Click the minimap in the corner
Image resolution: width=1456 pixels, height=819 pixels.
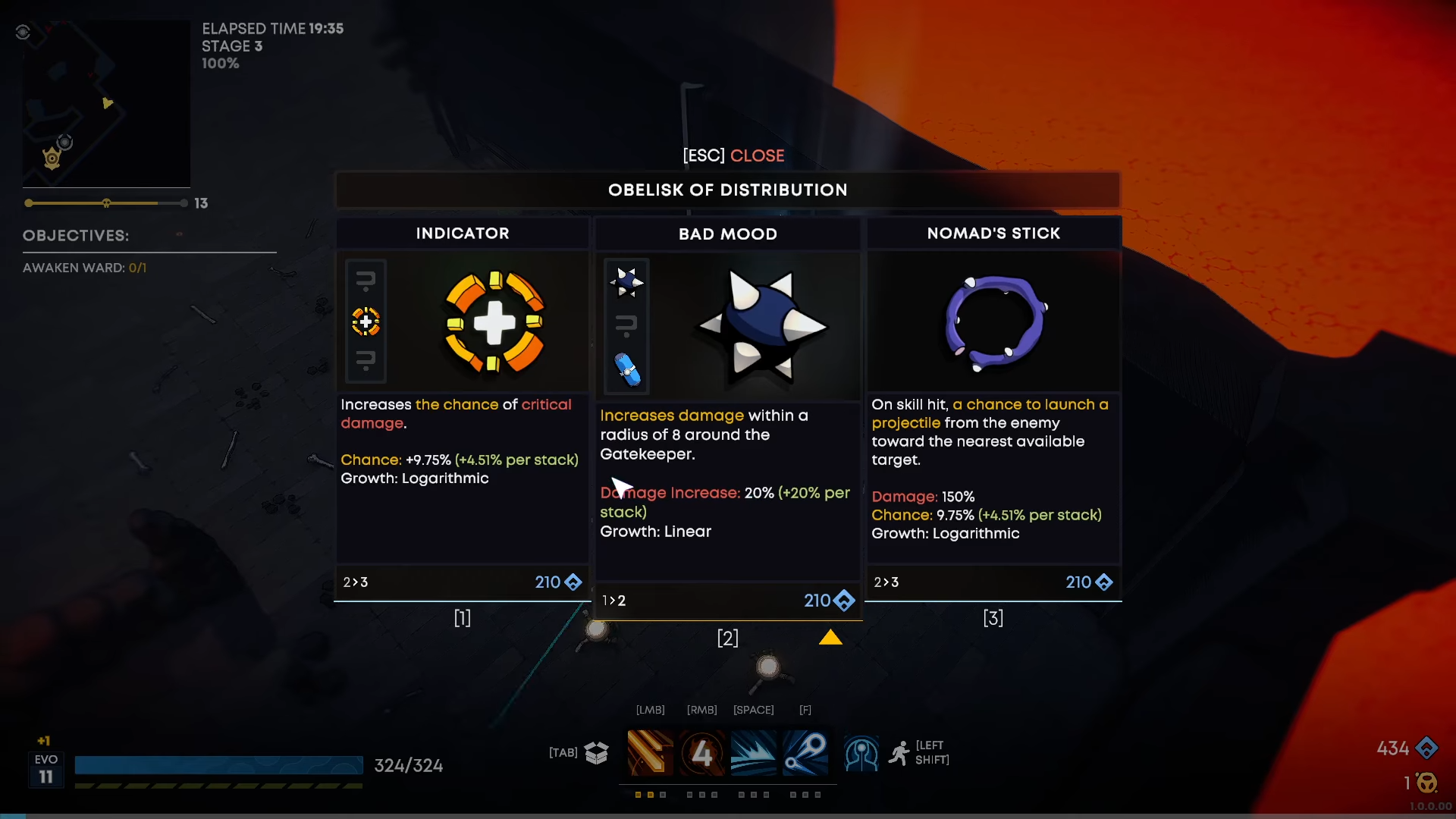click(x=106, y=104)
